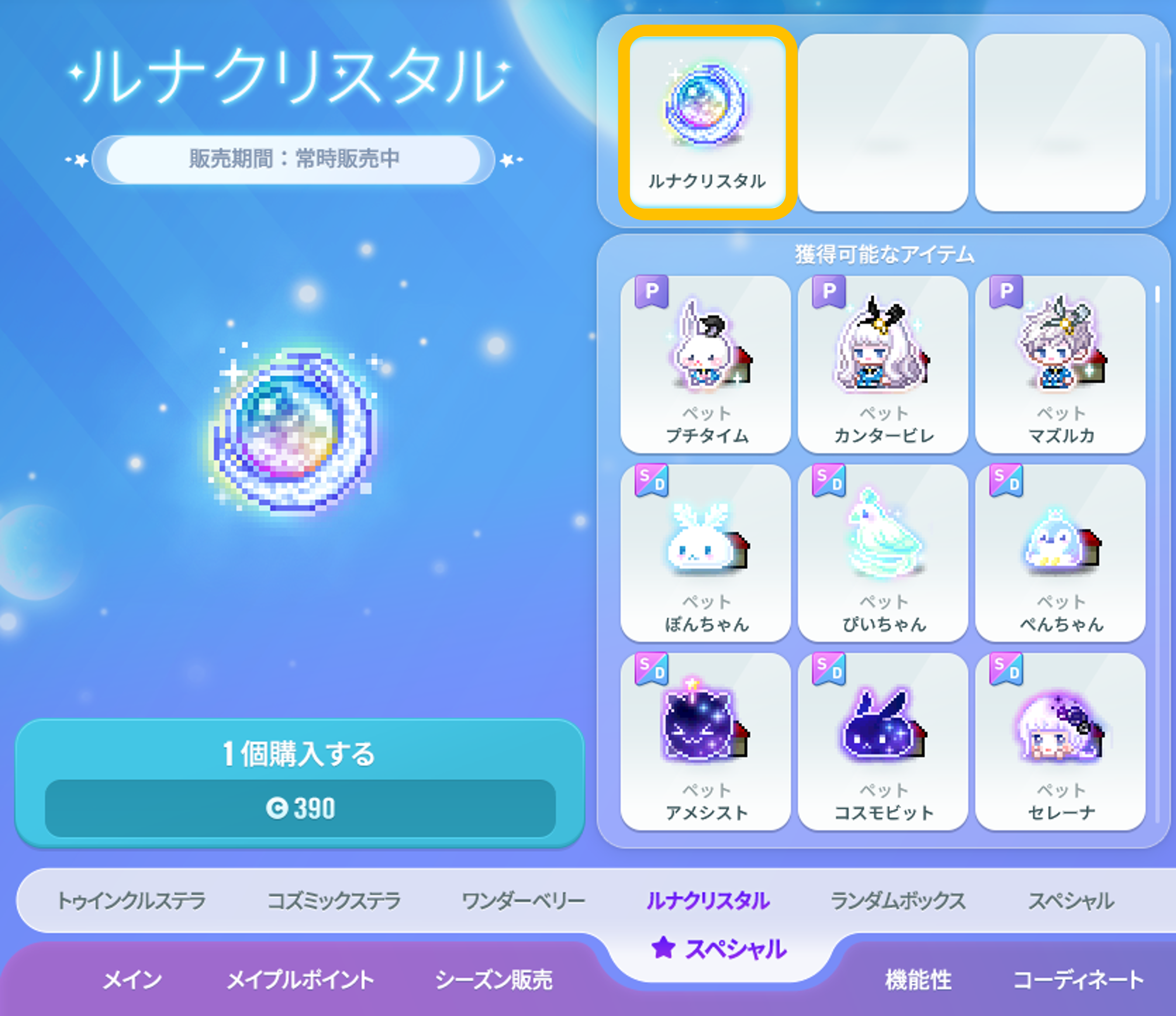
Task: Buy one Luna Crystal for 390
Action: coord(300,783)
